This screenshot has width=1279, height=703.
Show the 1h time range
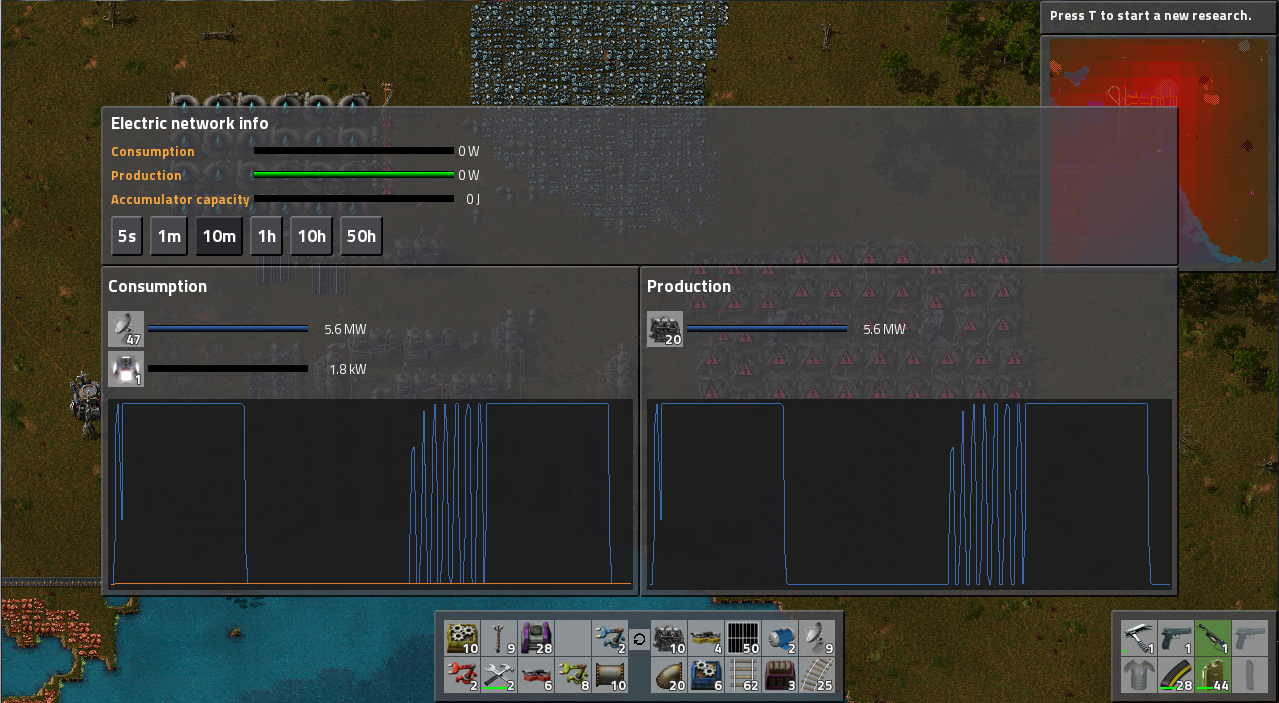coord(266,237)
